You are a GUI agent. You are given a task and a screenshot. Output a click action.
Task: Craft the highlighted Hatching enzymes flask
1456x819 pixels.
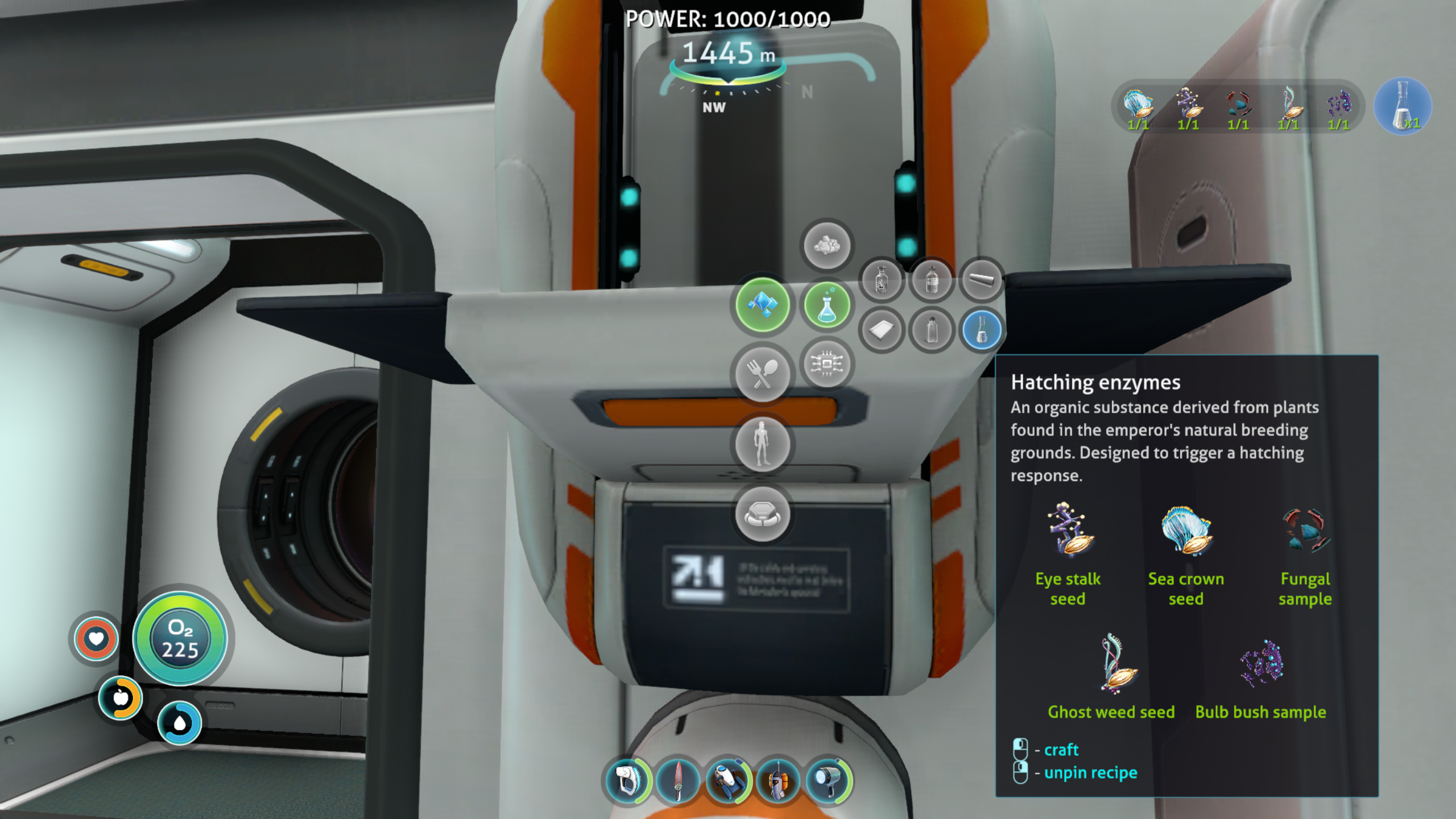981,330
